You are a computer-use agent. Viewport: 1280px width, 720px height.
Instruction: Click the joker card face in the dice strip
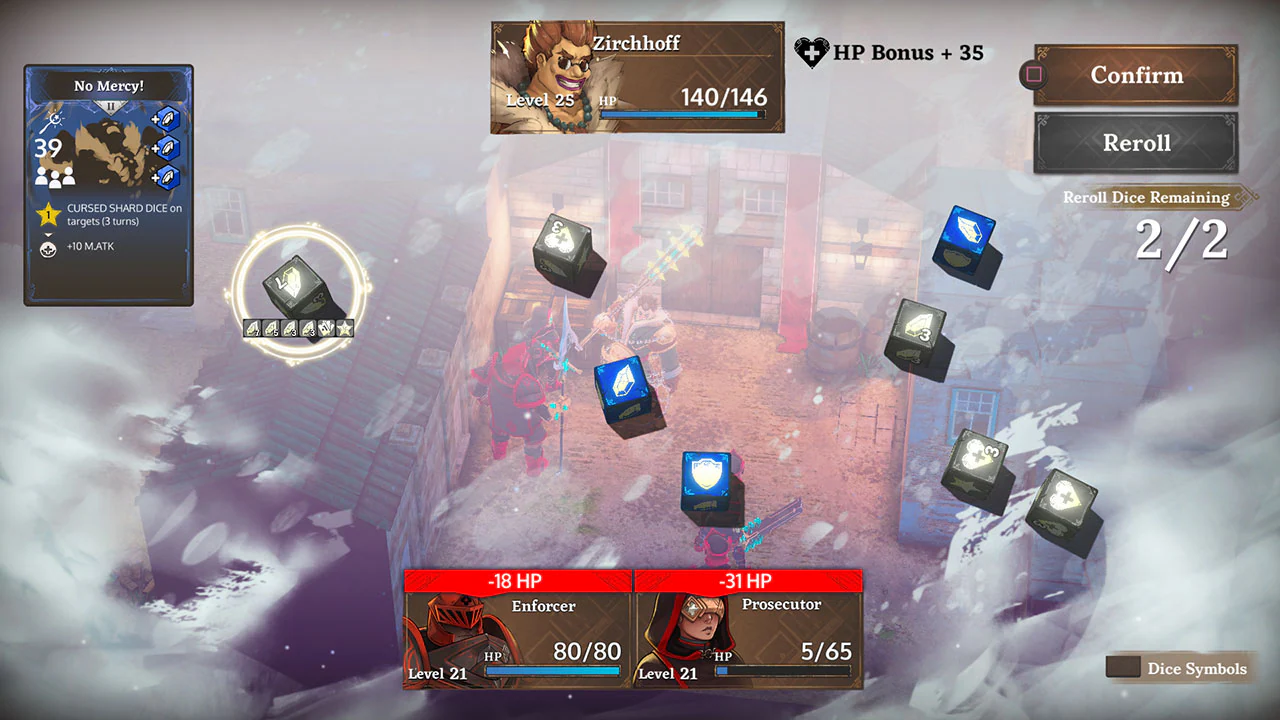tap(325, 328)
